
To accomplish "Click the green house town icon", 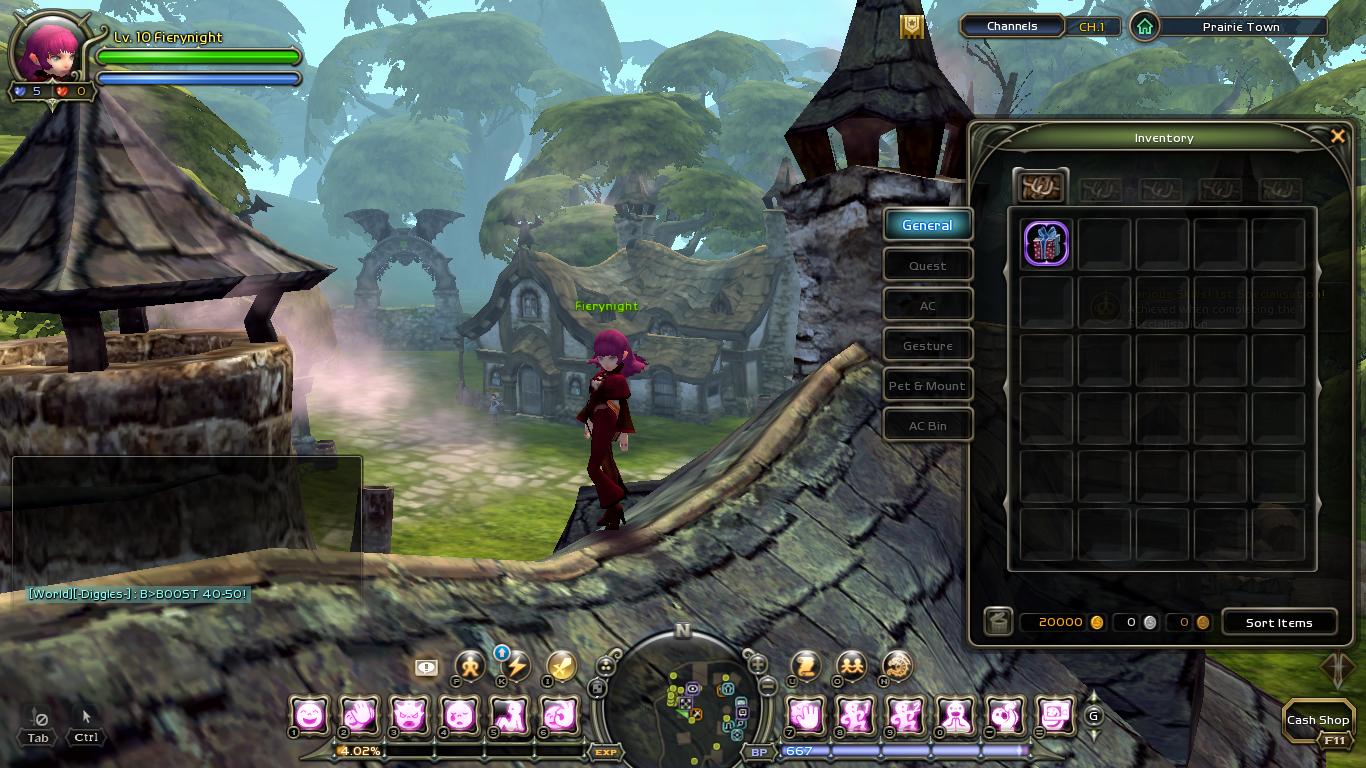I will [x=1144, y=27].
